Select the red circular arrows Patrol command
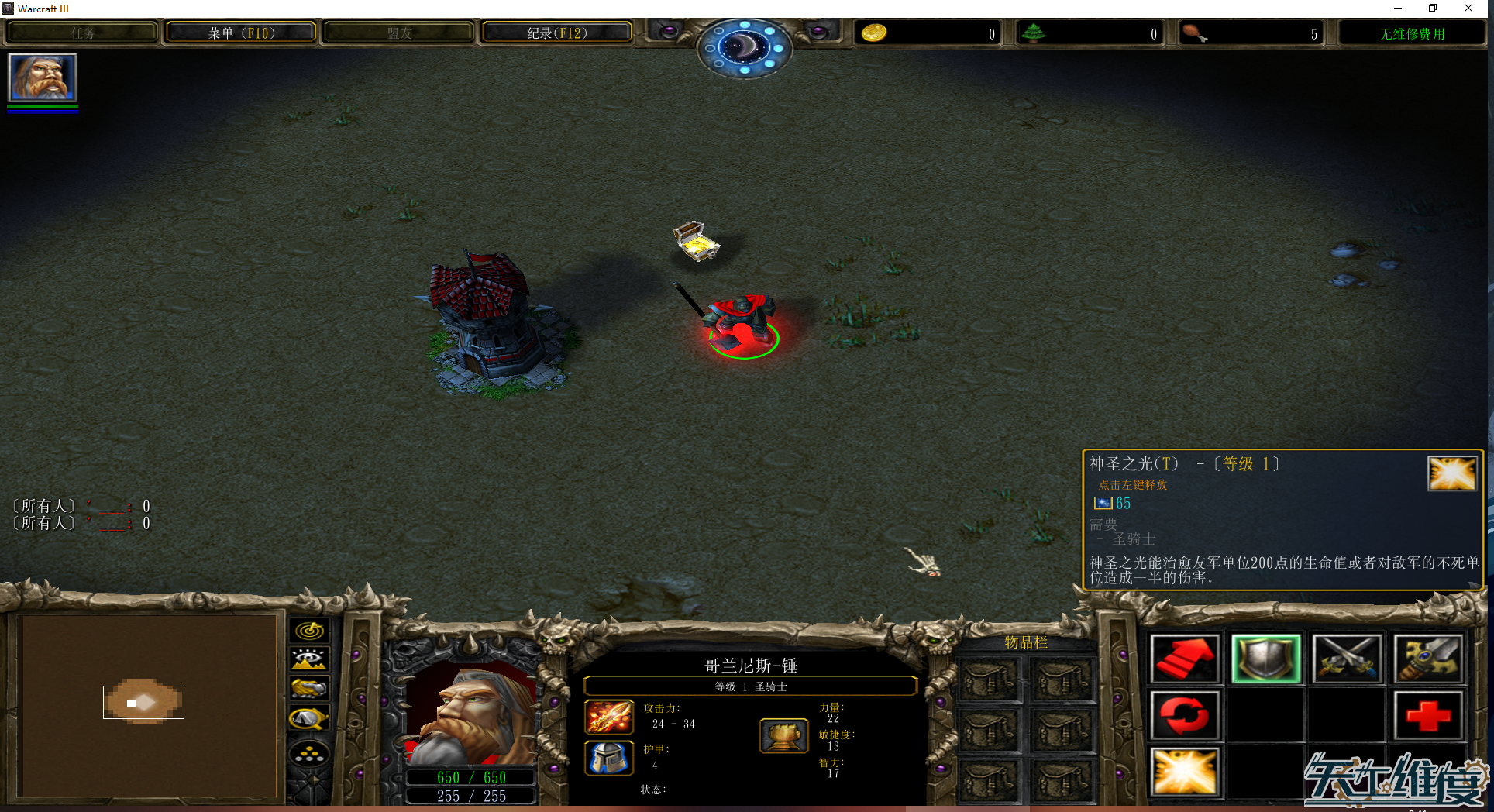The image size is (1494, 812). click(1184, 715)
